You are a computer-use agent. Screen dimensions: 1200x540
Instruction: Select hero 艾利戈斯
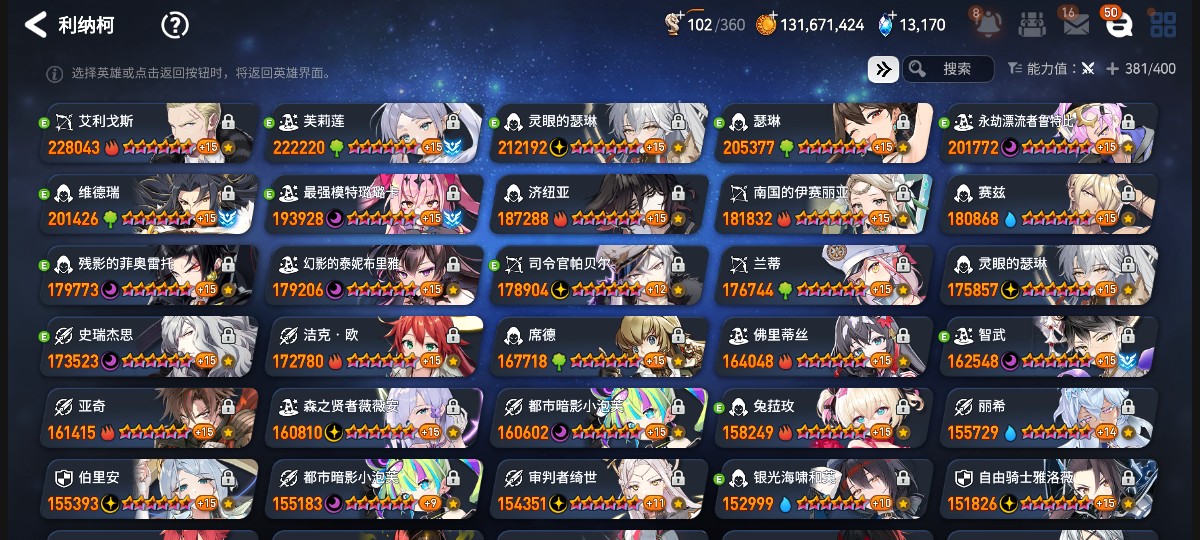coord(150,133)
